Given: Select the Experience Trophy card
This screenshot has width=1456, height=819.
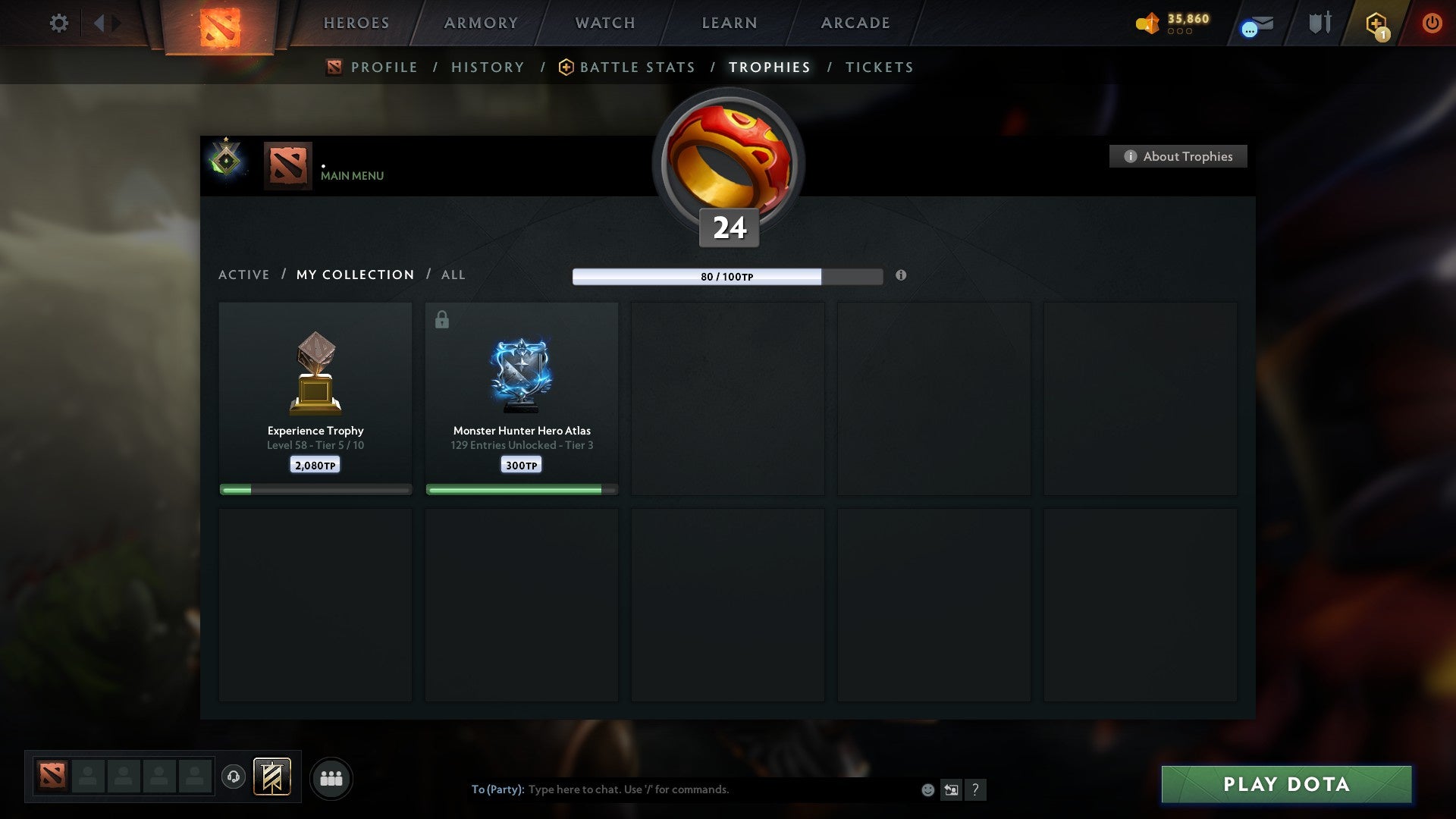Looking at the screenshot, I should 315,394.
